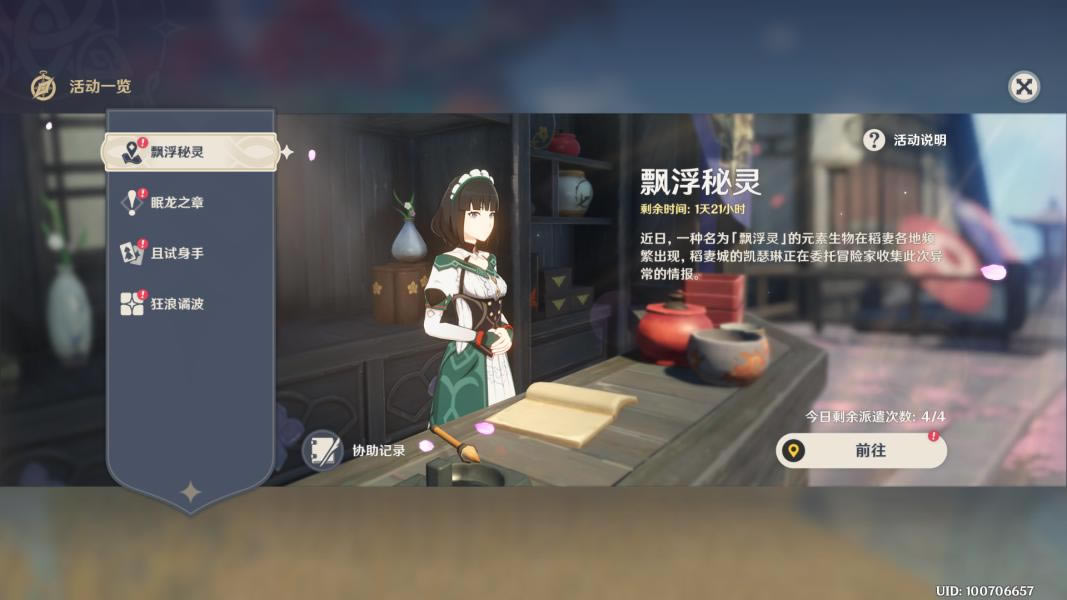Viewport: 1067px width, 600px height.
Task: Click the 前往 go-to button
Action: 861,451
